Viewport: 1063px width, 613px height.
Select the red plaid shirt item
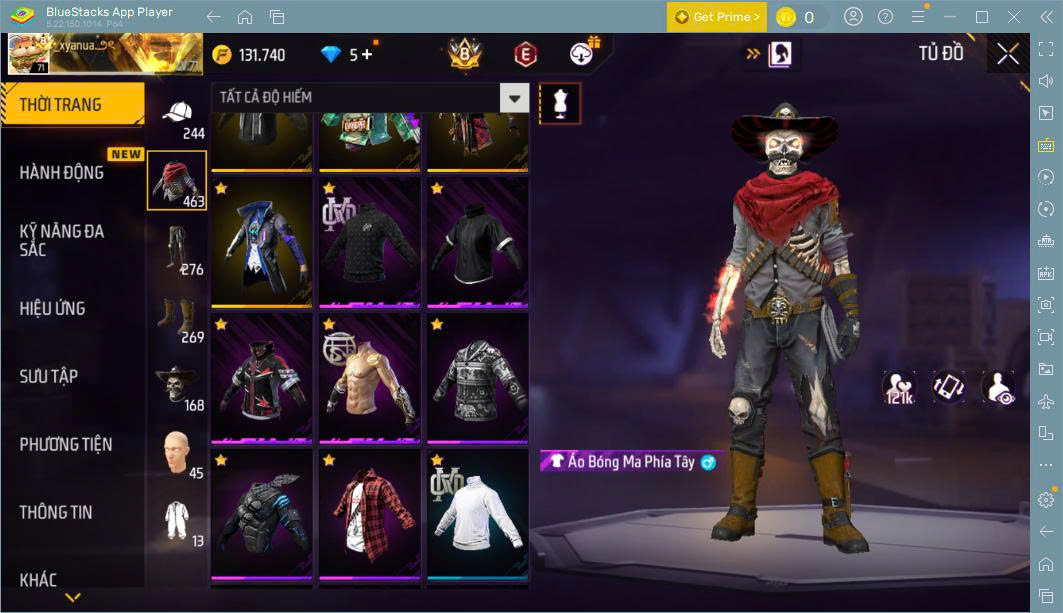click(x=369, y=514)
